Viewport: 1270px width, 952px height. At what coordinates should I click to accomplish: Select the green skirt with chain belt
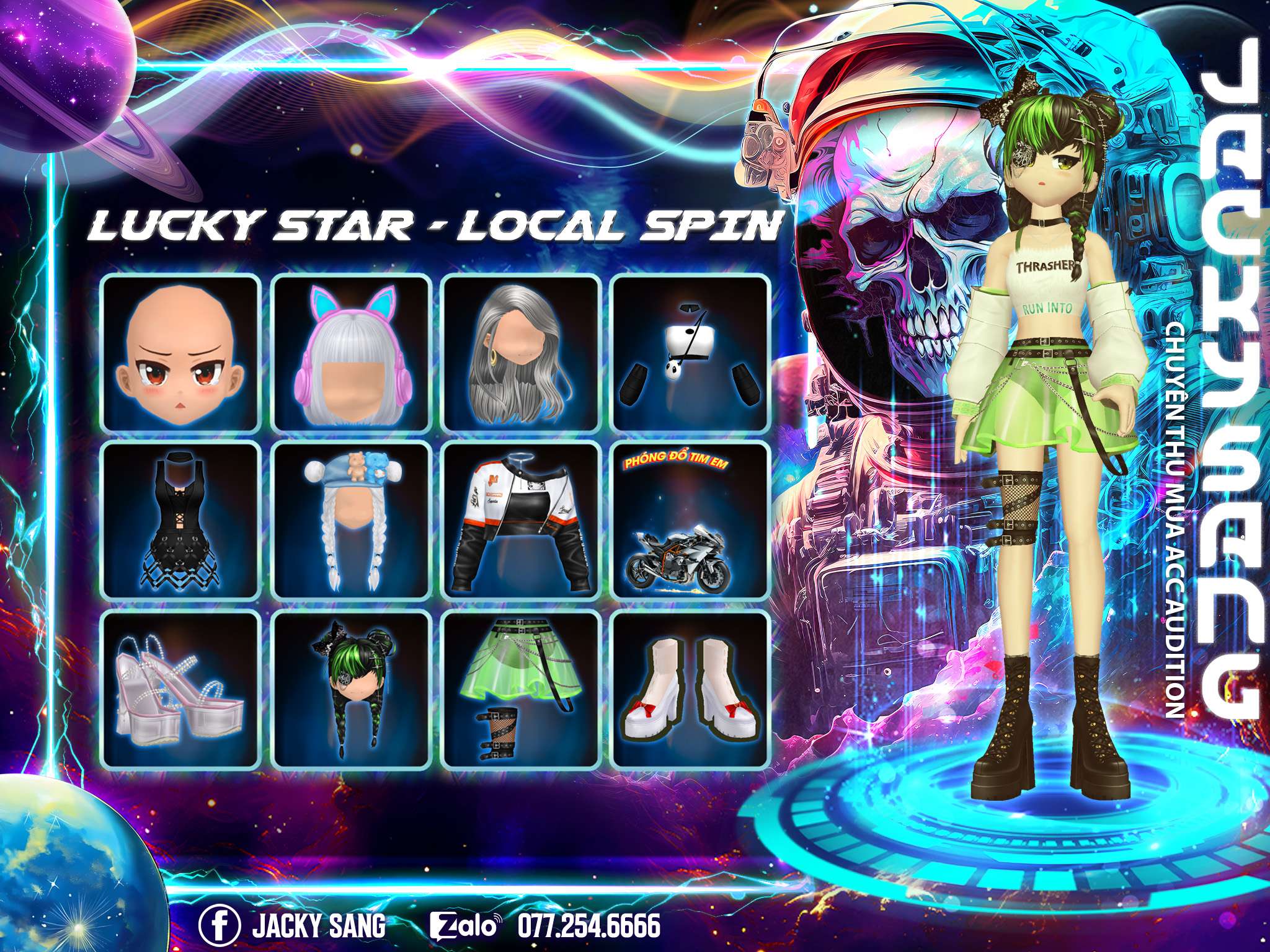(x=521, y=688)
